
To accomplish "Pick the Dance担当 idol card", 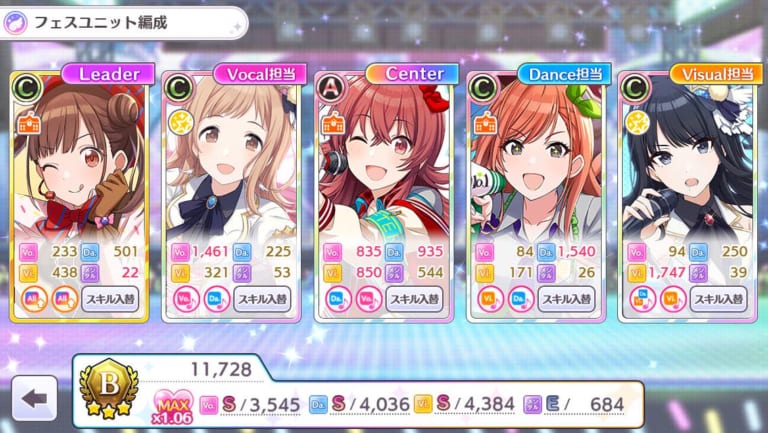I will pos(535,160).
